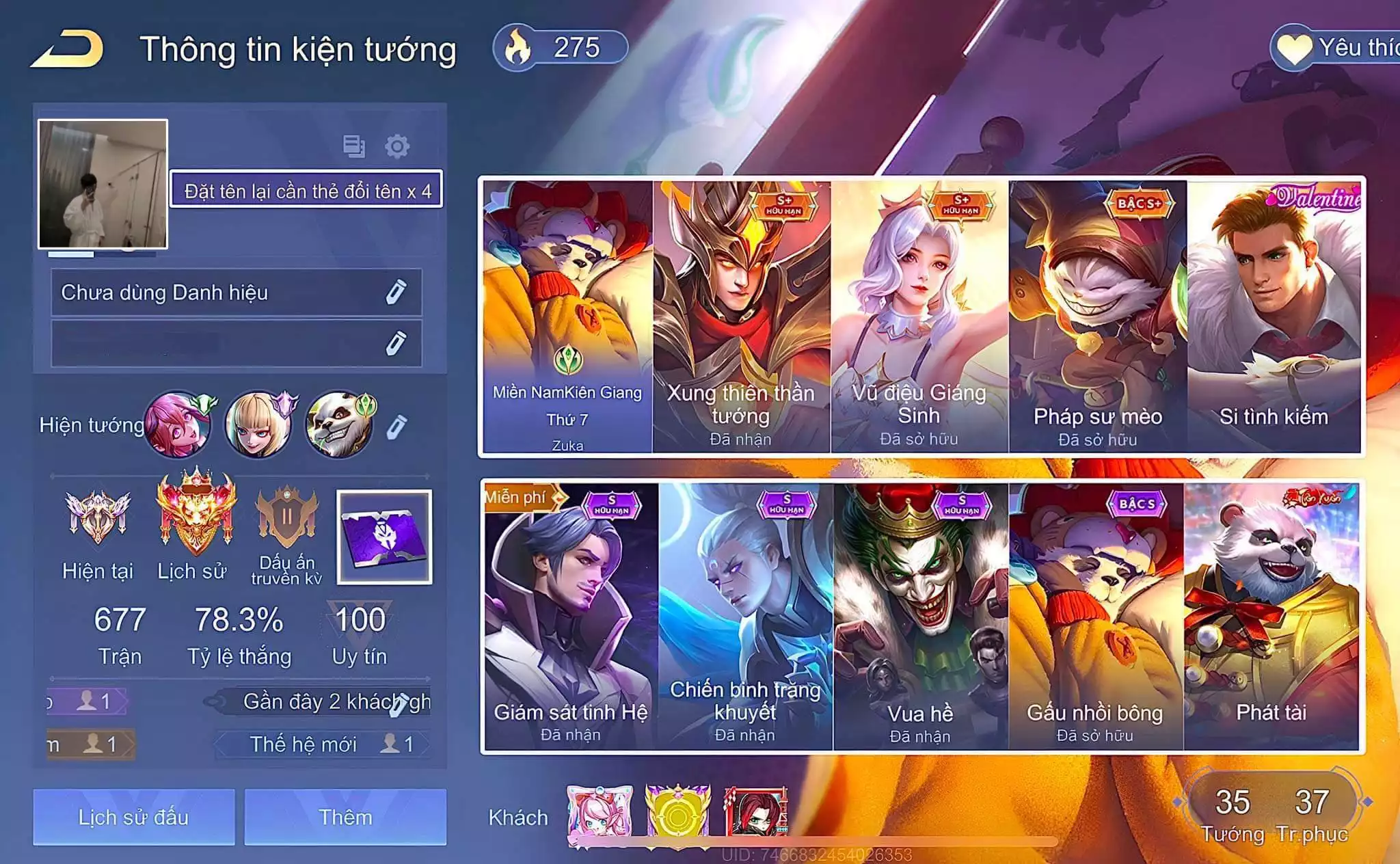Edit the Hiện tướng displayed heroes

tap(396, 426)
